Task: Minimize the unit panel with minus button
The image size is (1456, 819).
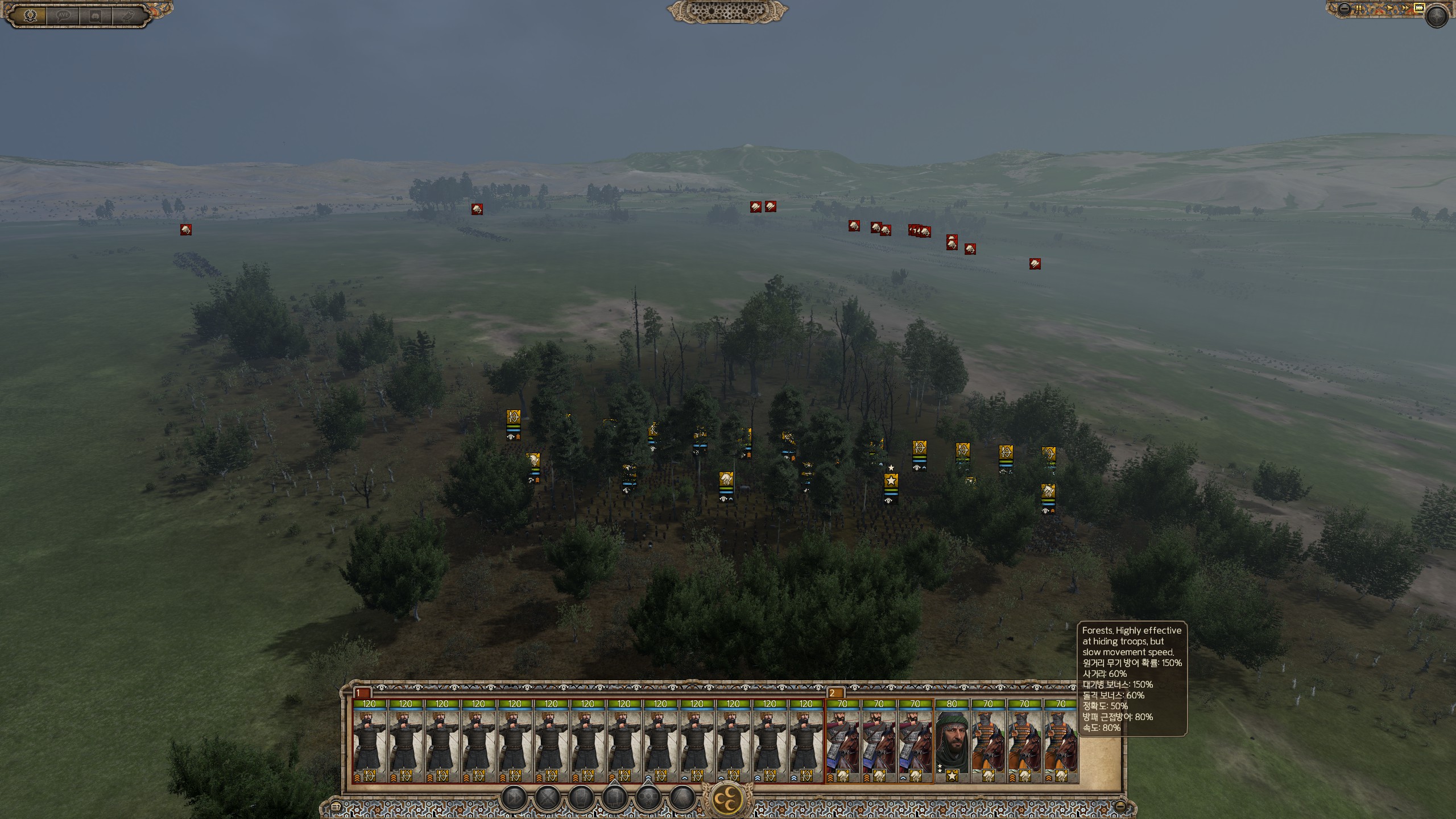Action: [1120, 806]
